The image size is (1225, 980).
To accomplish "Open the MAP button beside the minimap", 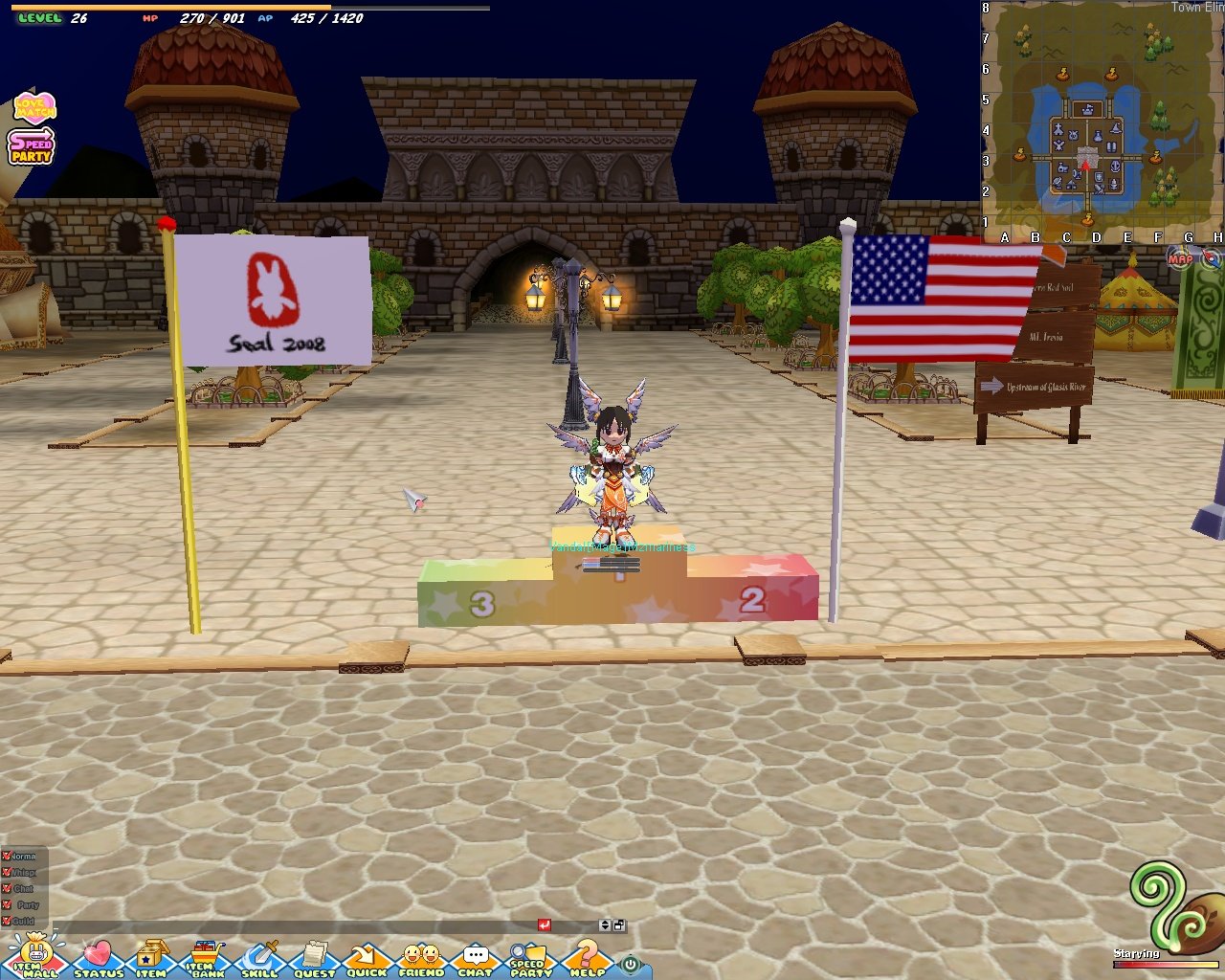I will 1178,258.
